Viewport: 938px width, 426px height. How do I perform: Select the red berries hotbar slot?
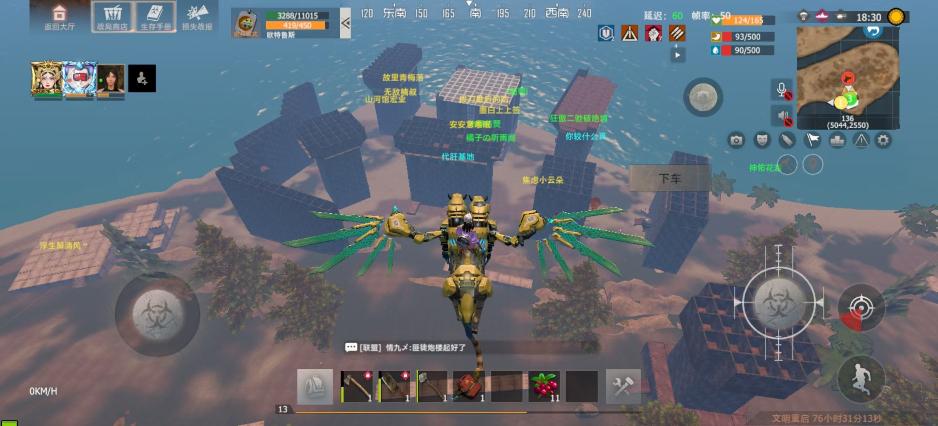544,387
